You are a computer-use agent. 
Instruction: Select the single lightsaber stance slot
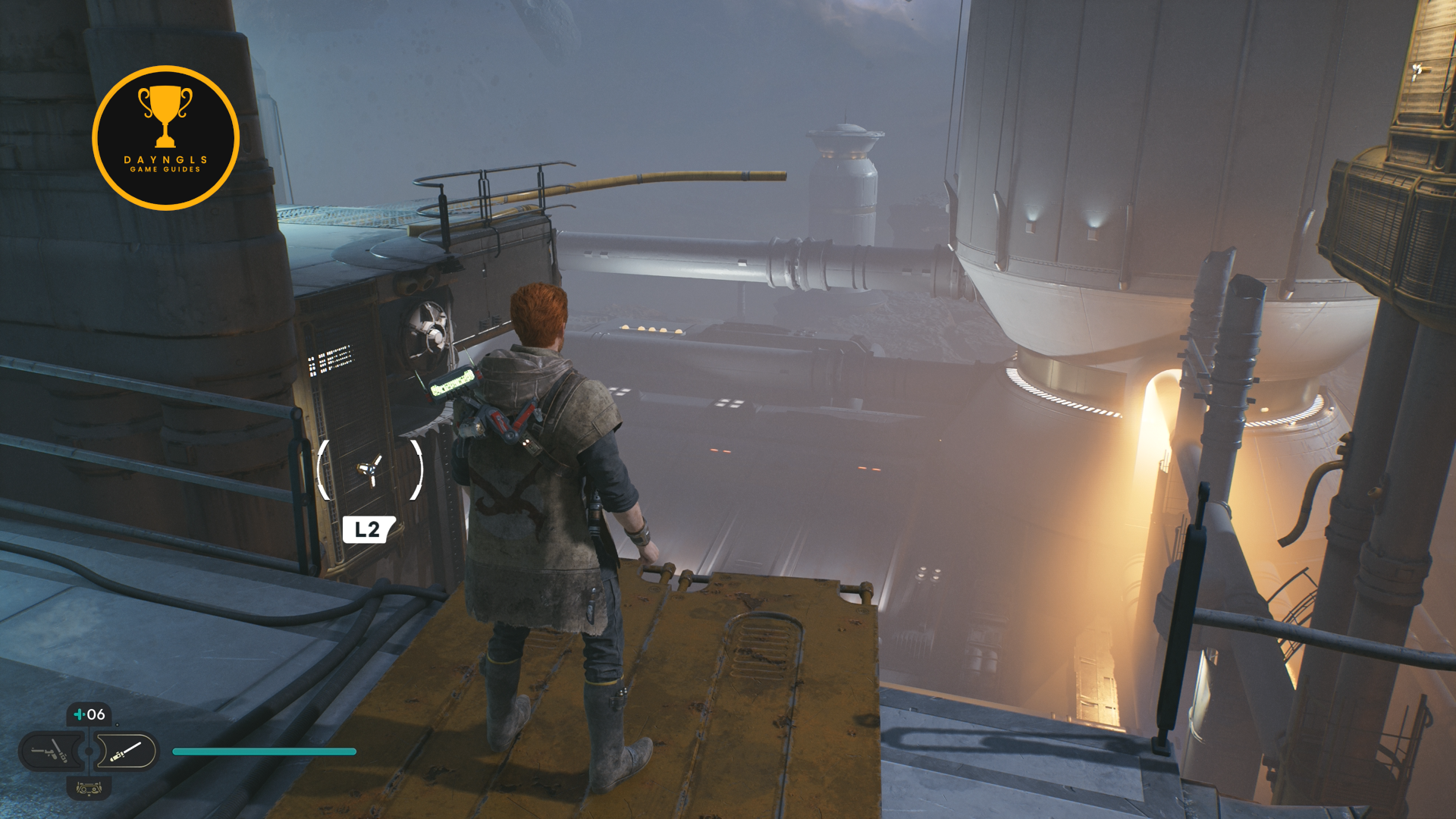tap(127, 752)
